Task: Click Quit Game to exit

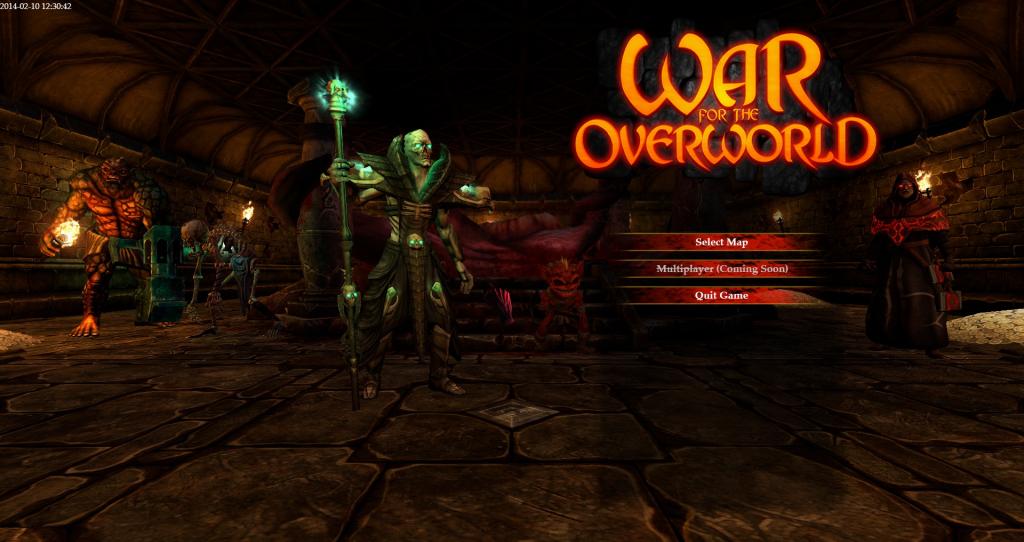Action: click(x=721, y=295)
